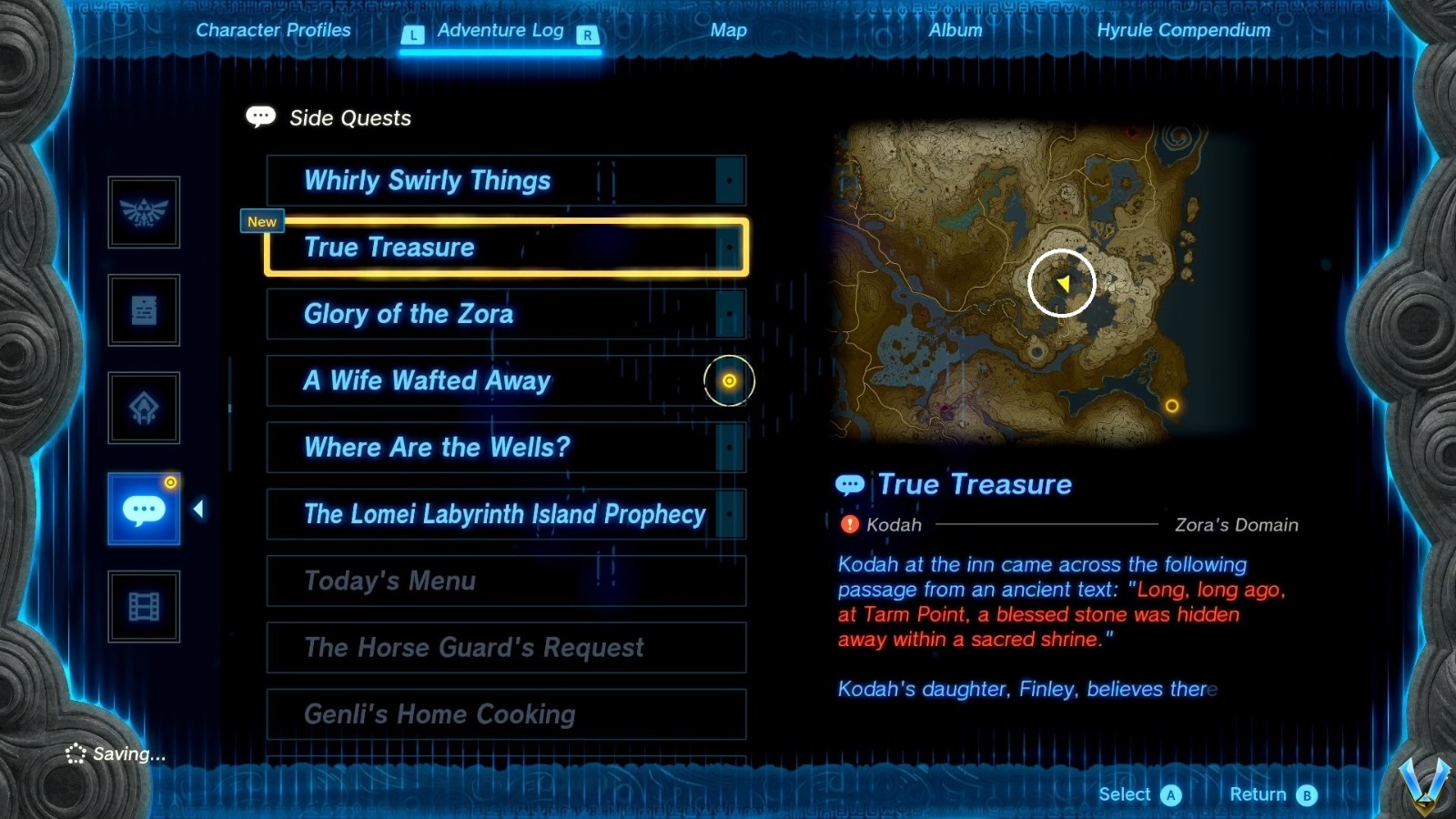Open the Memories film reel icon

(x=144, y=605)
